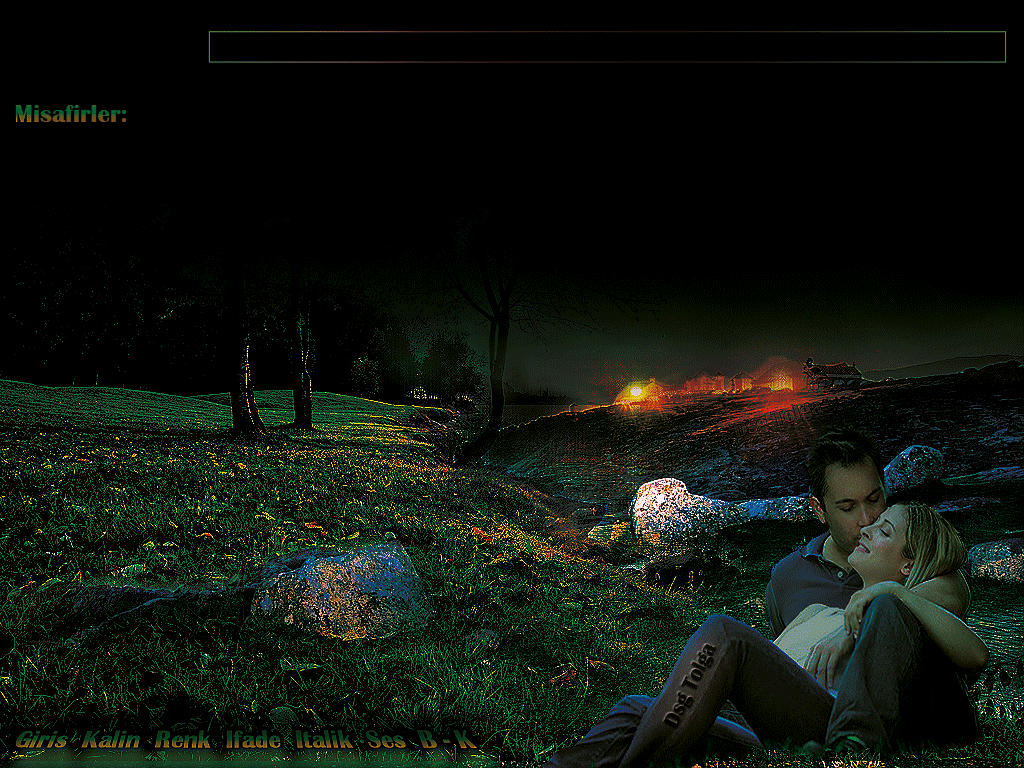
Task: Click the empty text input bar
Action: (x=606, y=47)
